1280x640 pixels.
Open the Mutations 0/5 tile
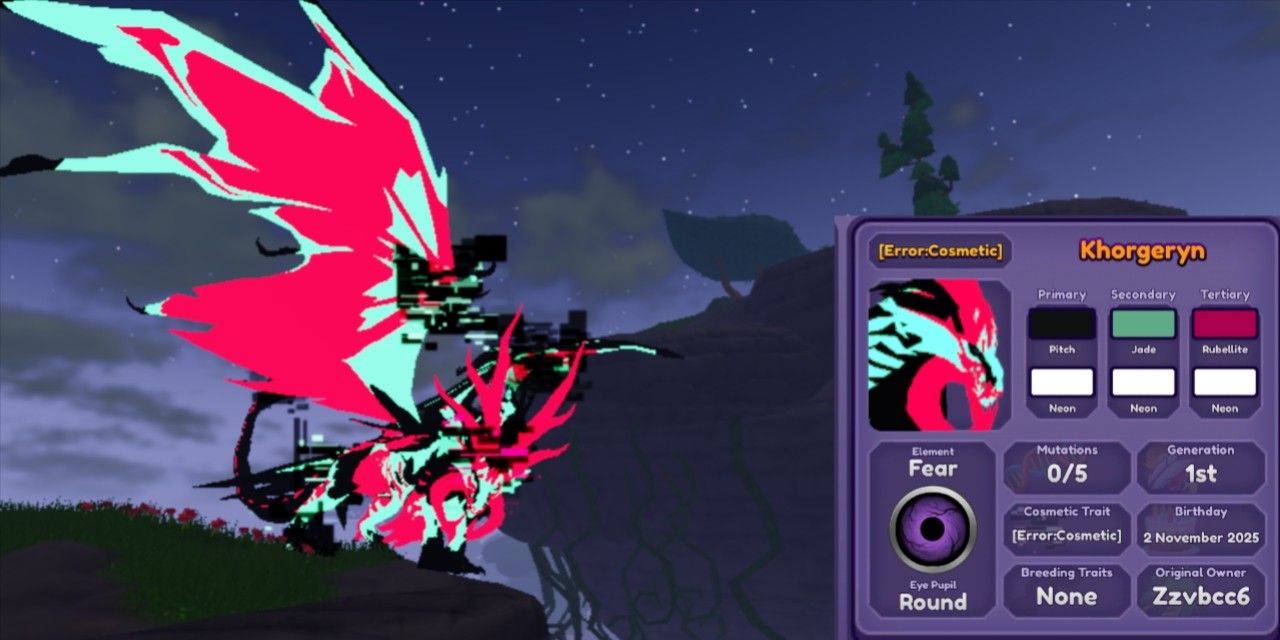click(x=1066, y=467)
